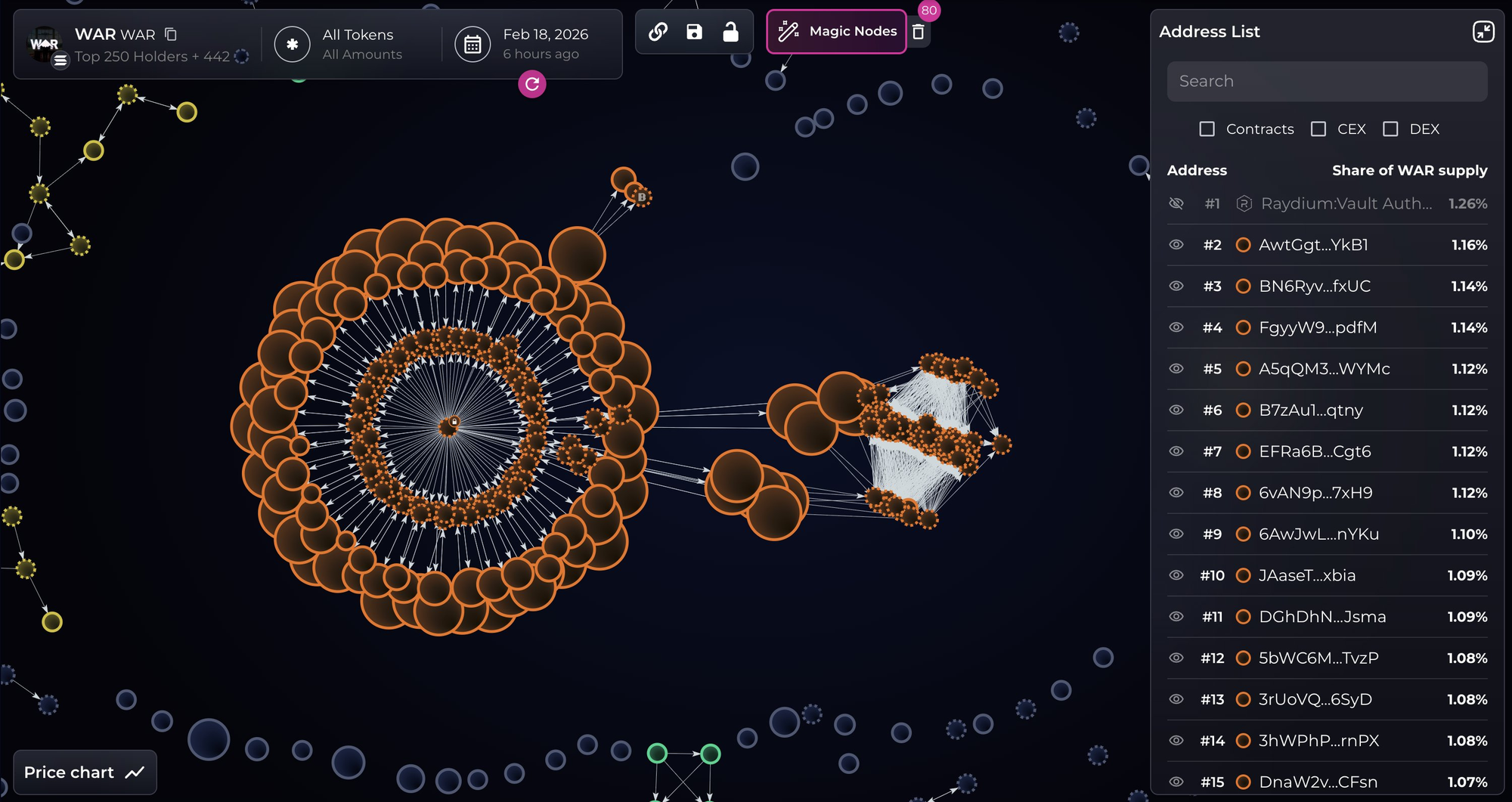Tick the Contracts checkbox

(x=1207, y=129)
